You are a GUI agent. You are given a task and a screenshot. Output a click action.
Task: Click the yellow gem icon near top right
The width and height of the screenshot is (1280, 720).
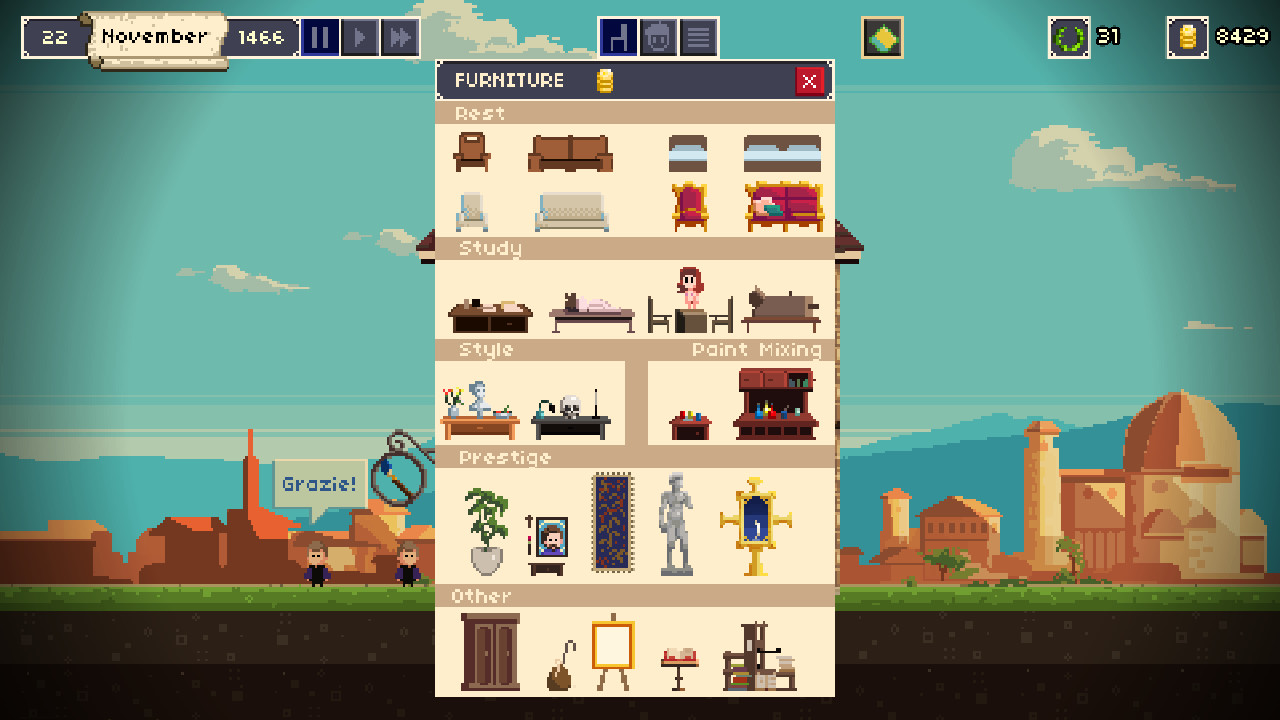881,38
